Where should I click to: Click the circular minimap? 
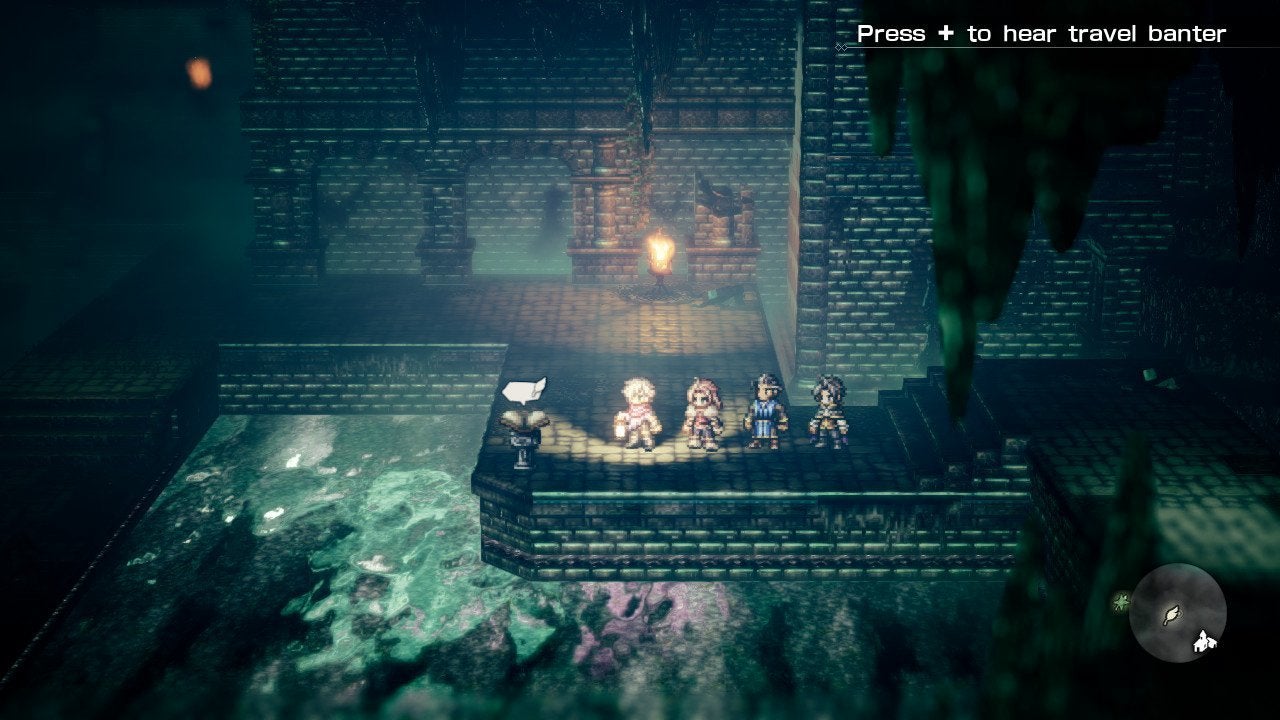tap(1177, 612)
